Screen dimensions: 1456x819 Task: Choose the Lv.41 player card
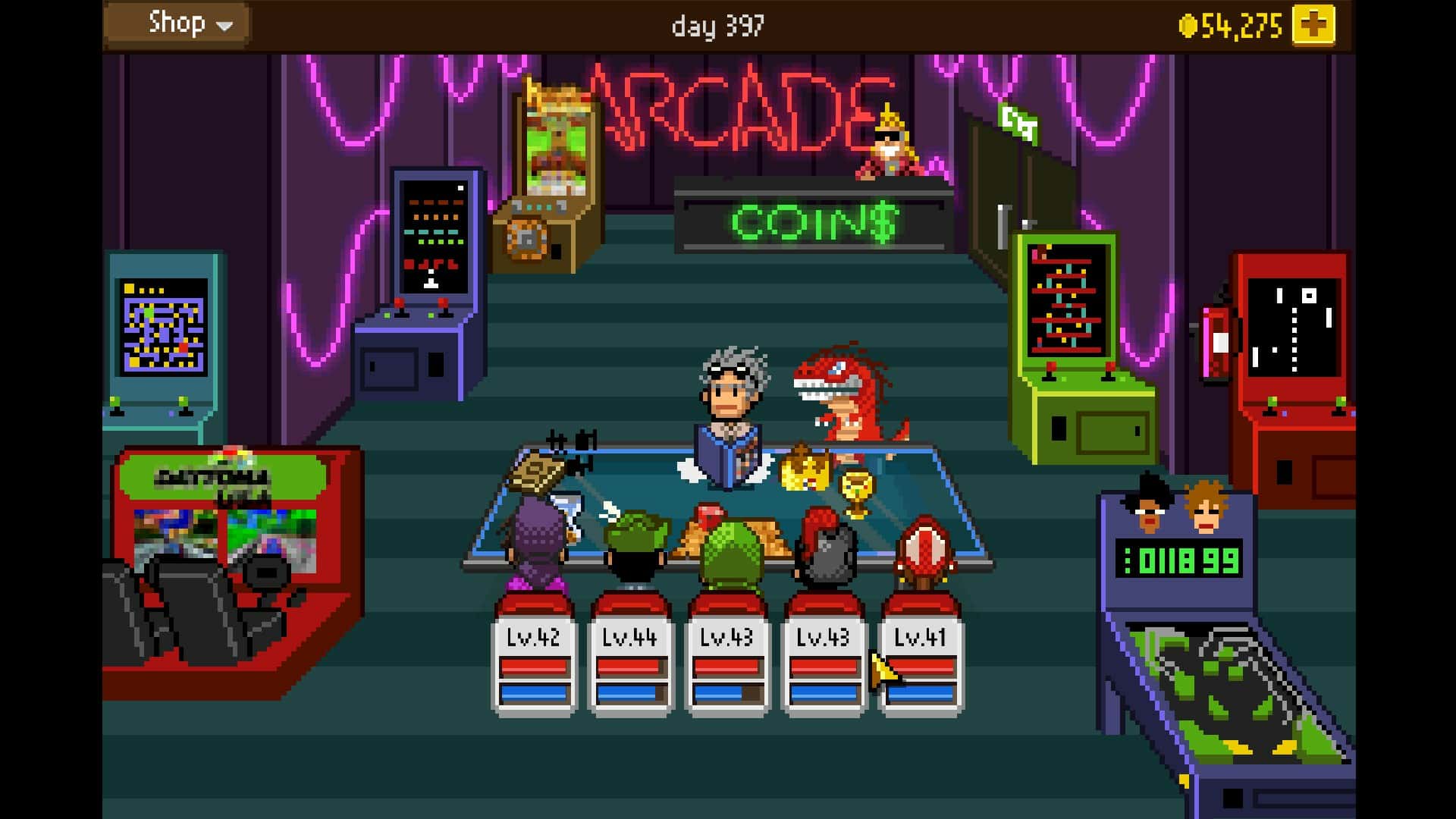tap(921, 664)
